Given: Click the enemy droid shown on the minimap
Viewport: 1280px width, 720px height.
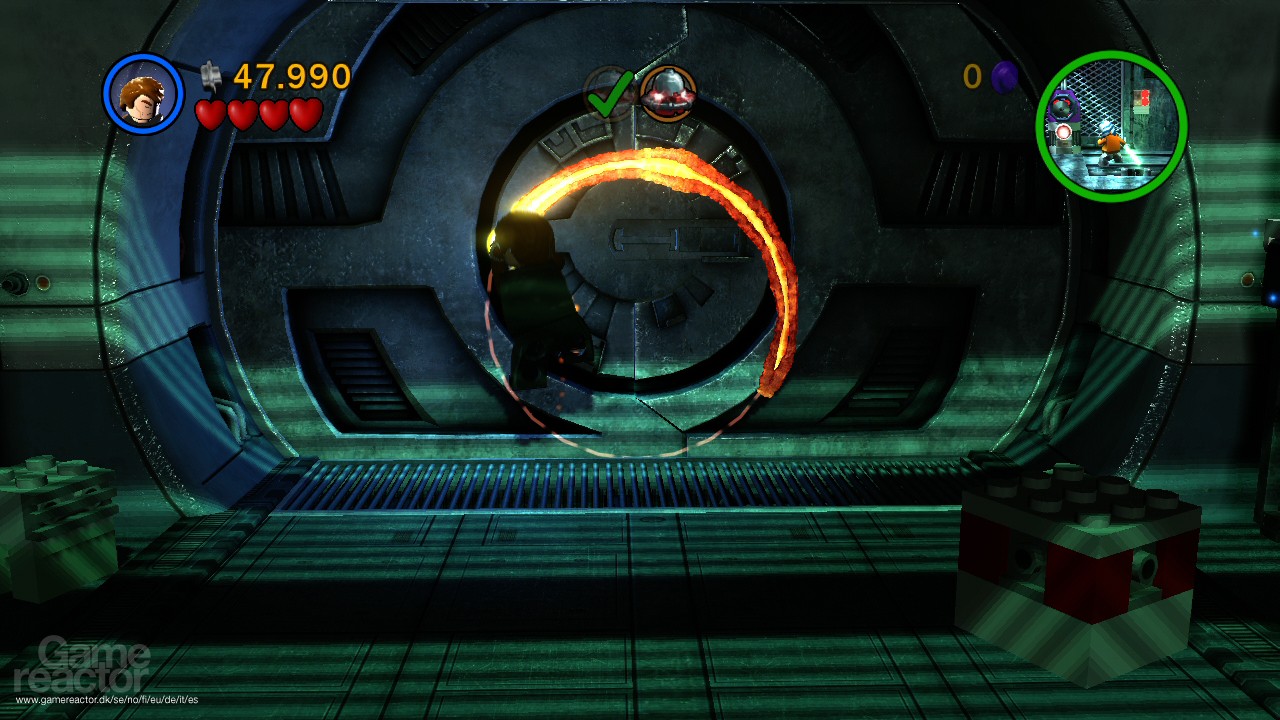Looking at the screenshot, I should 1062,103.
